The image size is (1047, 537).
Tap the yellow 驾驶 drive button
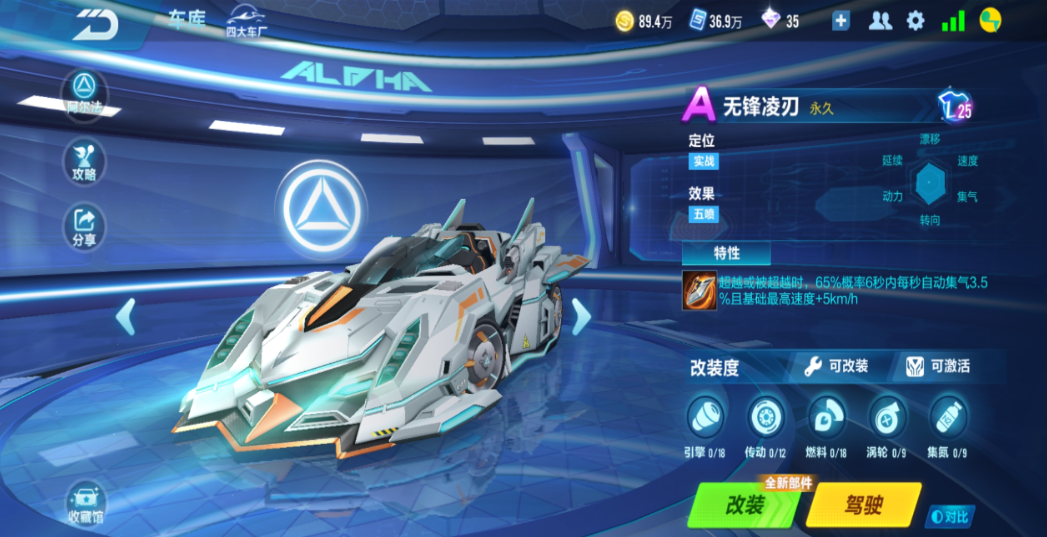[863, 505]
